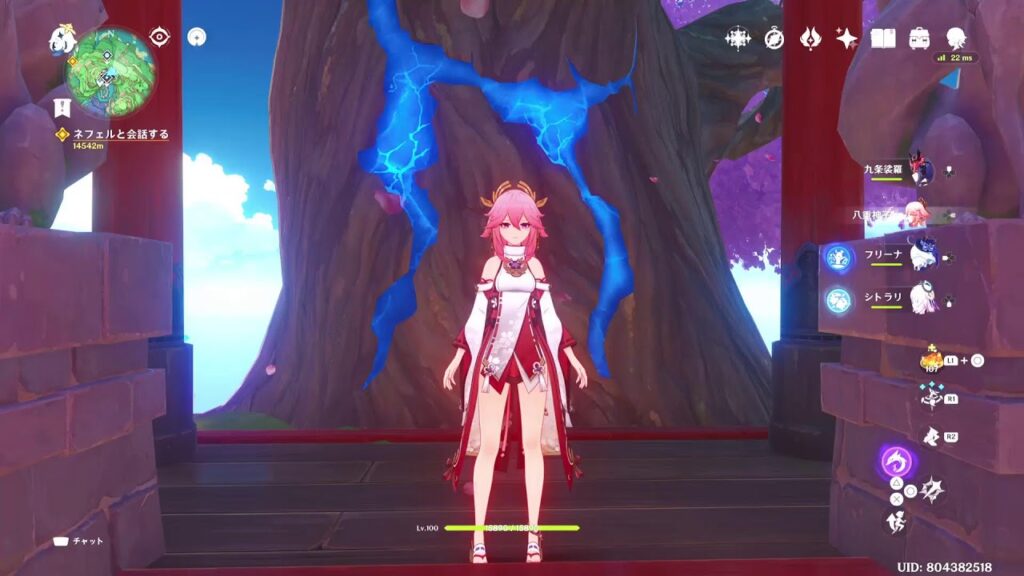Open the adventurer handbook book icon
This screenshot has width=1024, height=576.
click(x=882, y=38)
